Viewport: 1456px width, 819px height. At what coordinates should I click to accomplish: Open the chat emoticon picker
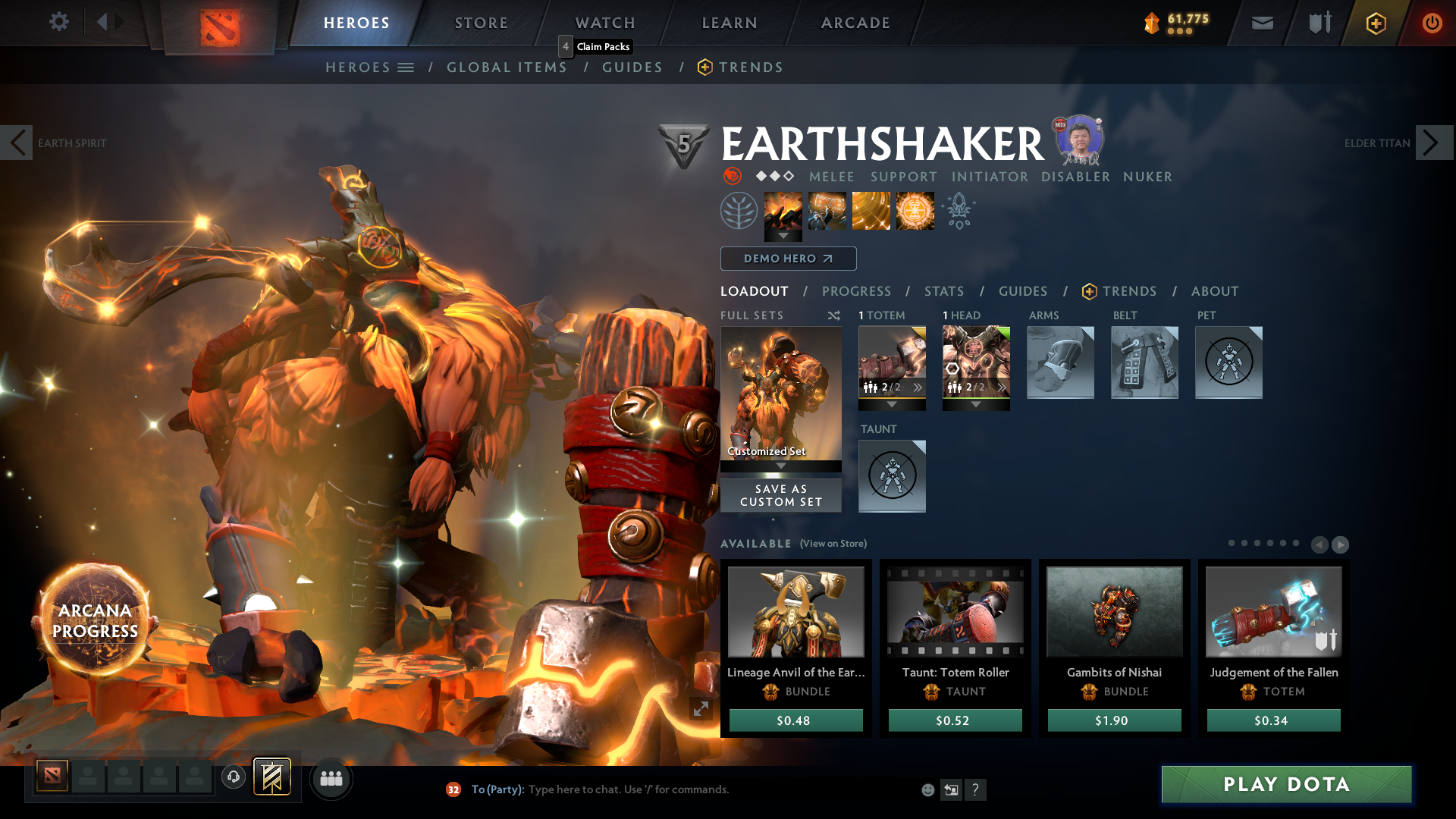tap(927, 789)
